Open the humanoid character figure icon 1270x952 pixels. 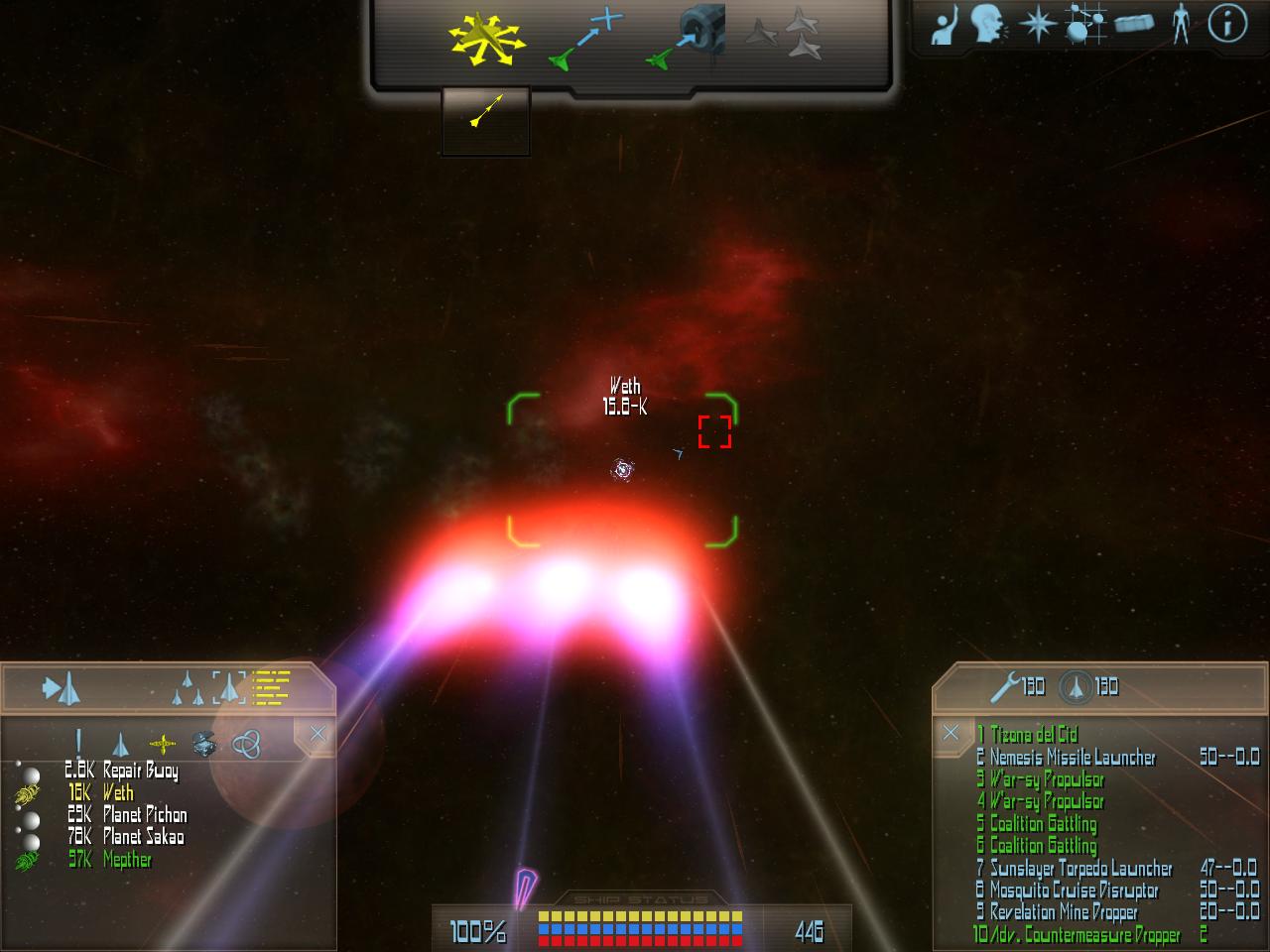click(x=1180, y=24)
